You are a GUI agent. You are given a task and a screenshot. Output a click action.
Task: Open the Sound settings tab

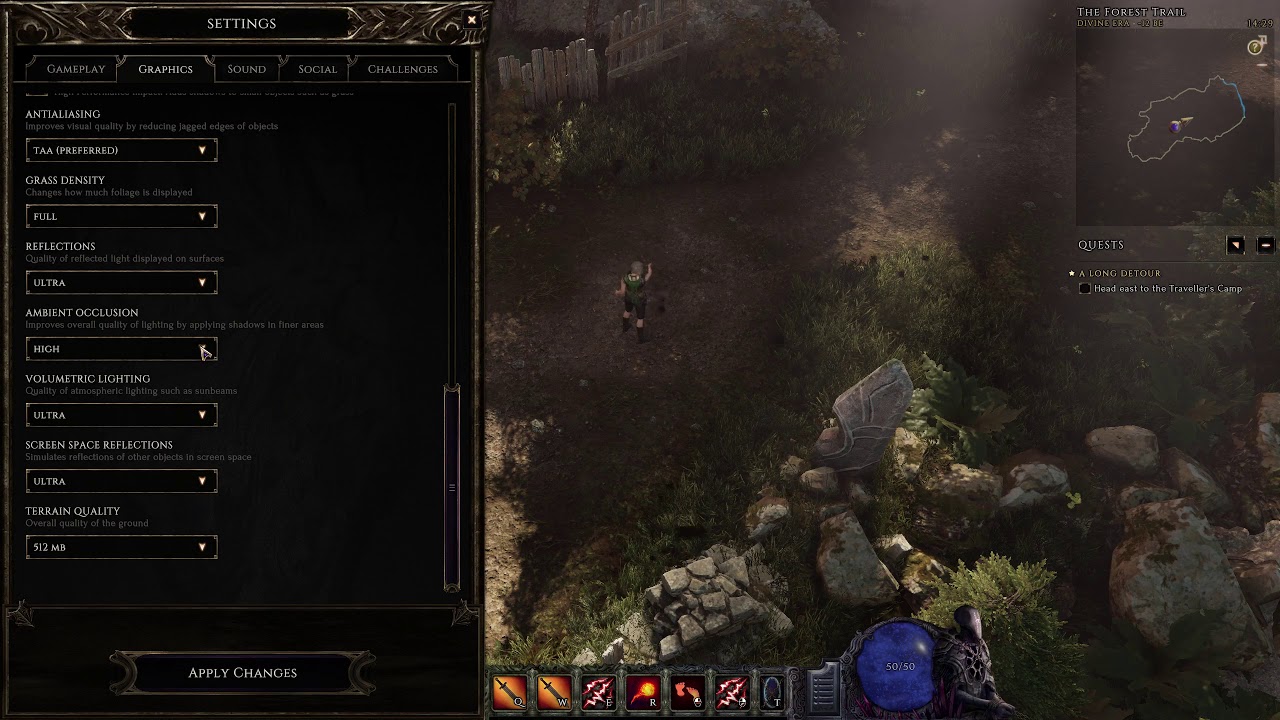tap(246, 69)
